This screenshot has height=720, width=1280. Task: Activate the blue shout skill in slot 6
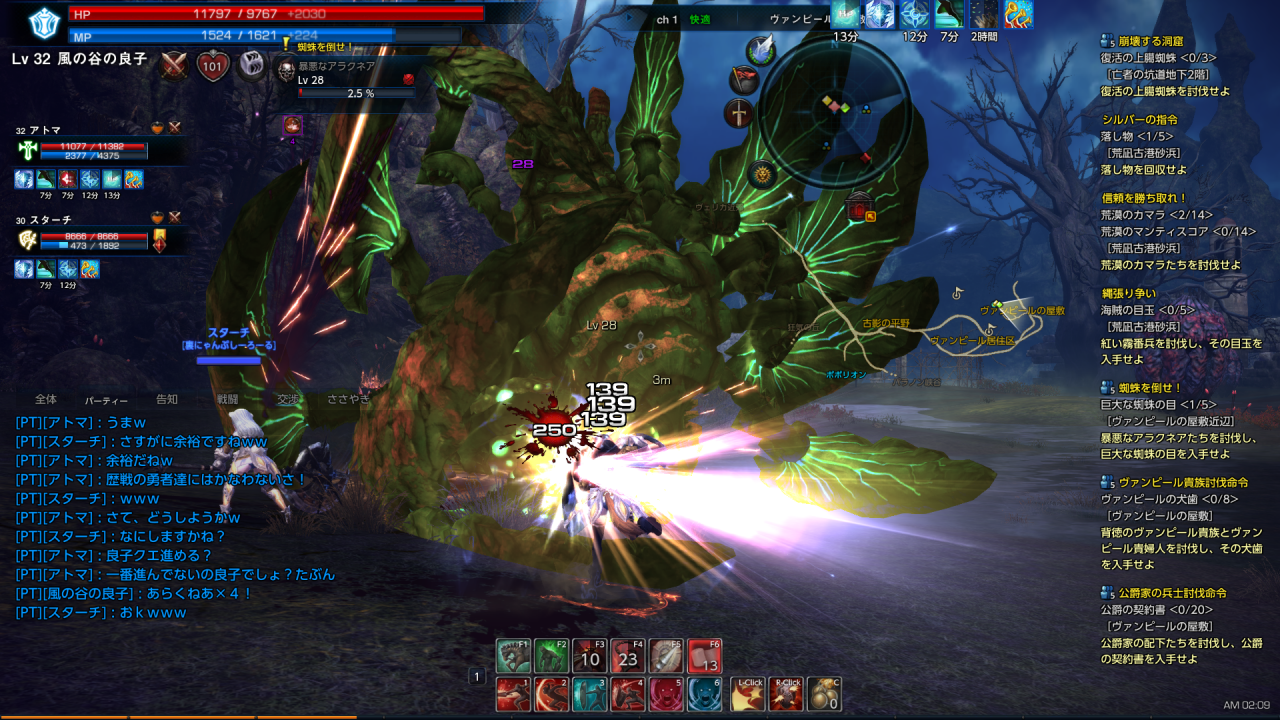(705, 694)
